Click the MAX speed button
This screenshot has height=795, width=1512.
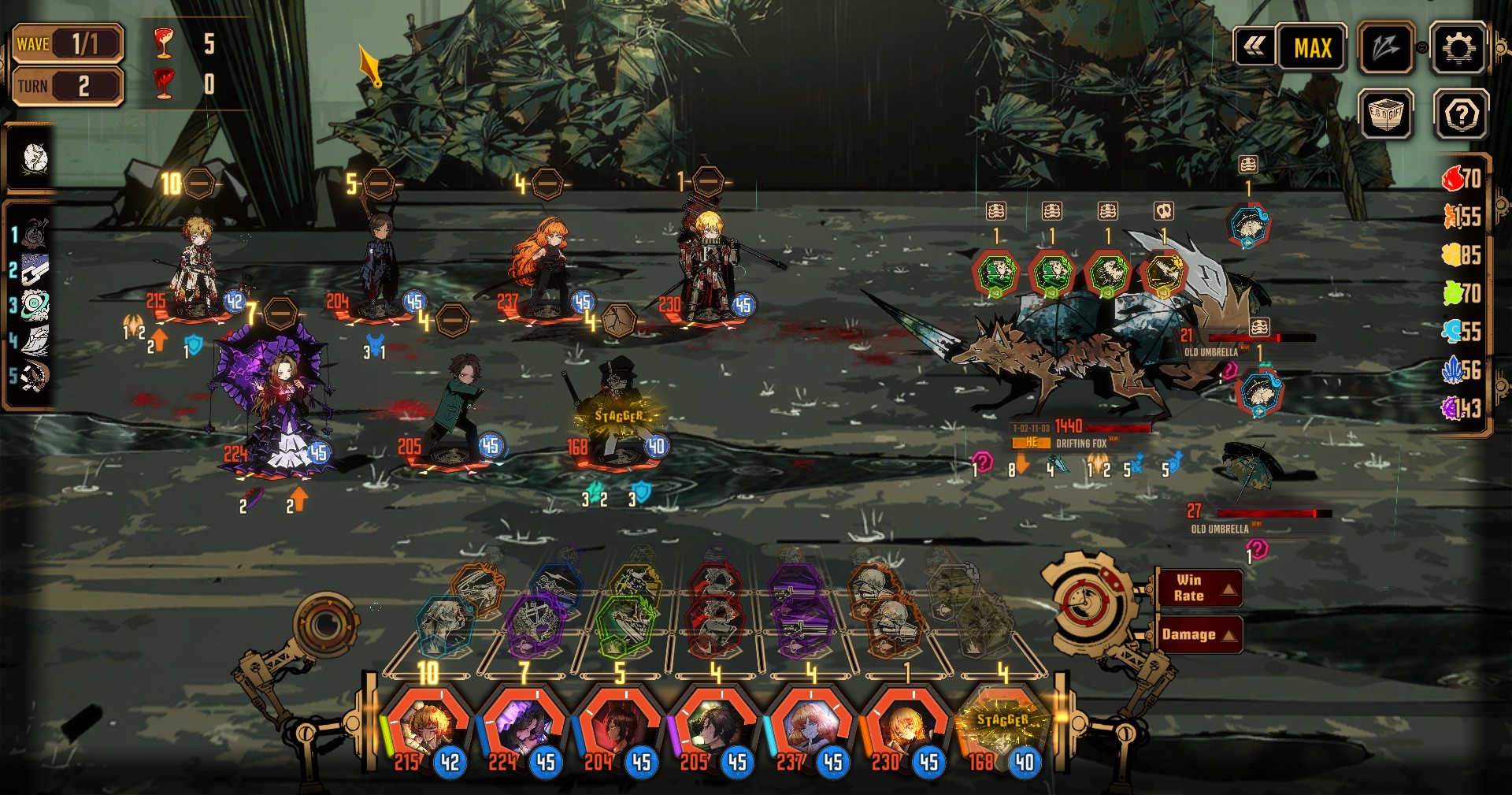(x=1312, y=49)
